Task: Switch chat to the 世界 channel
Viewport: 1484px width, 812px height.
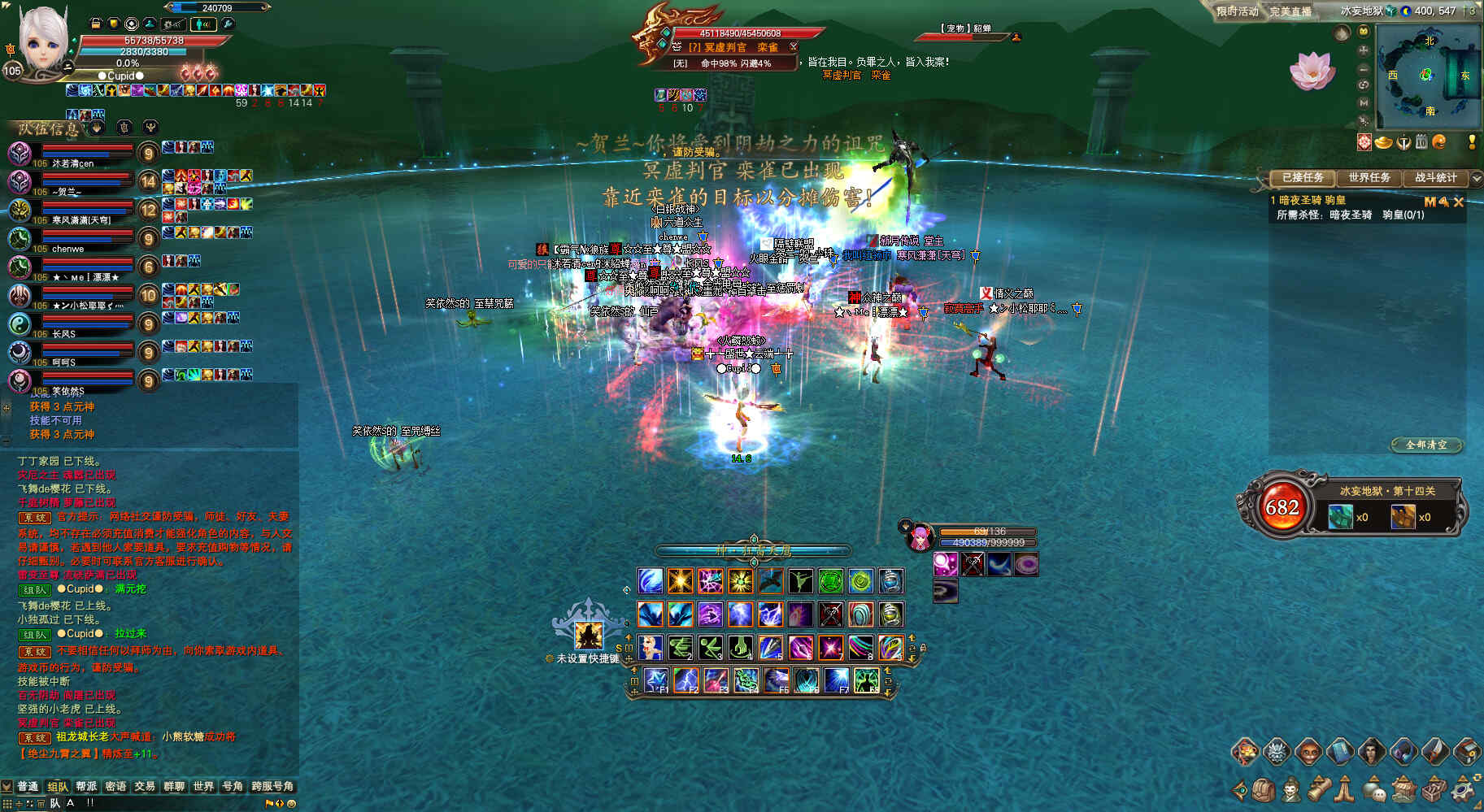Action: click(x=203, y=786)
